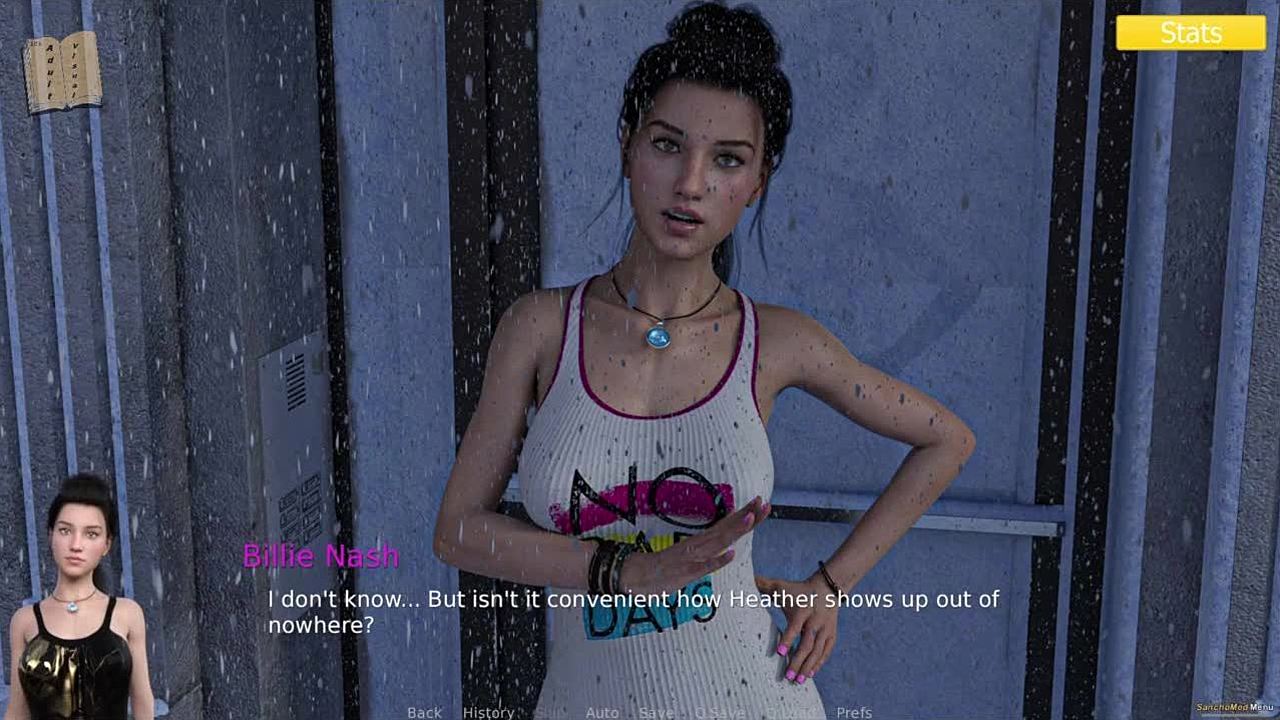
Task: Go Back to the previous line
Action: coord(424,712)
